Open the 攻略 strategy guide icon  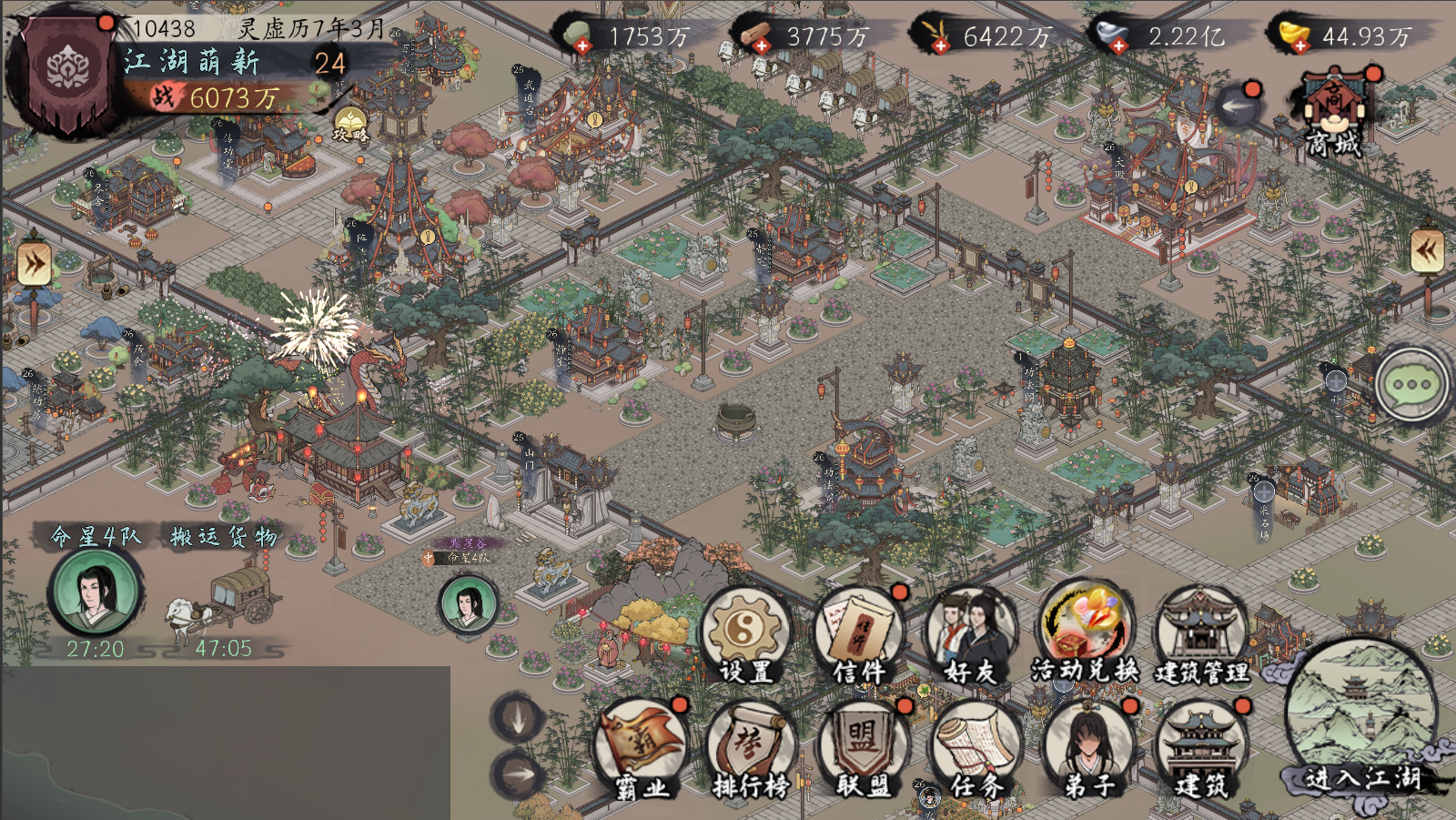[350, 125]
